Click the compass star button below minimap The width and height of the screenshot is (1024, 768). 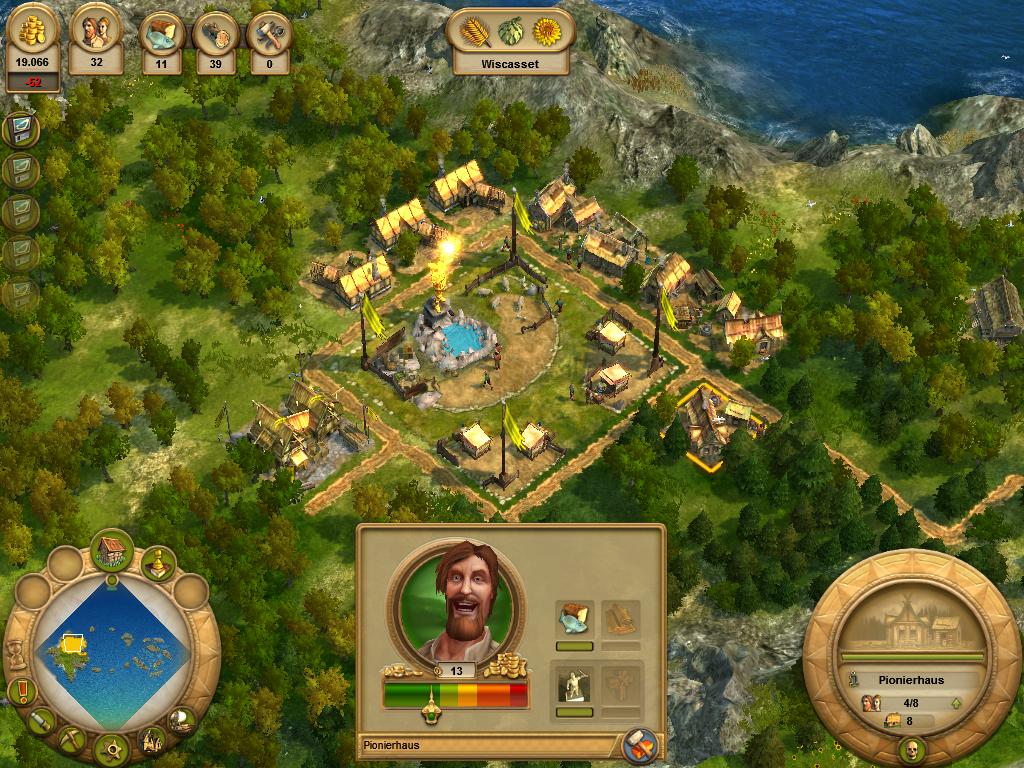pos(111,746)
